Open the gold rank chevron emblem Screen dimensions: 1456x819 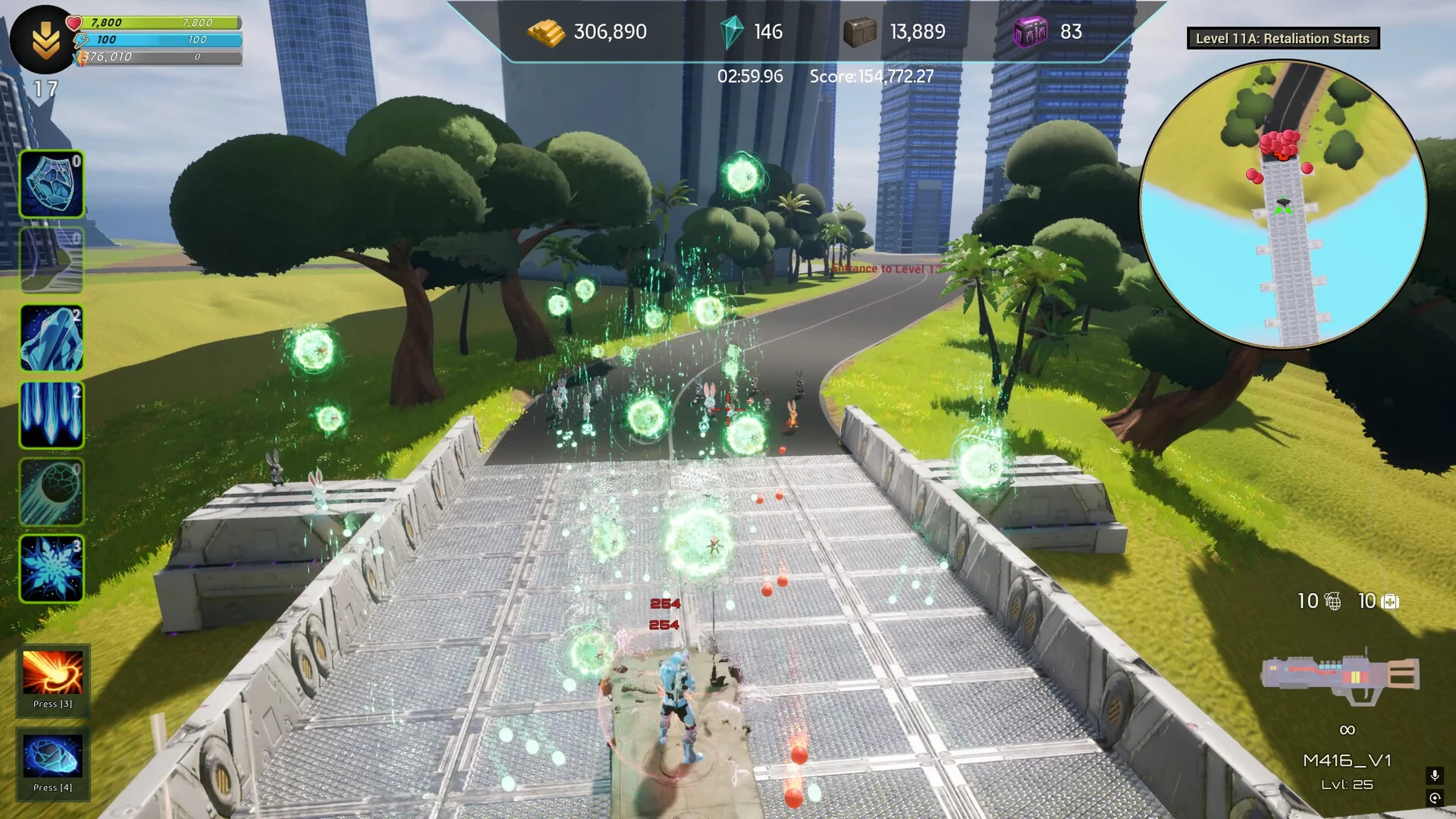pos(45,40)
